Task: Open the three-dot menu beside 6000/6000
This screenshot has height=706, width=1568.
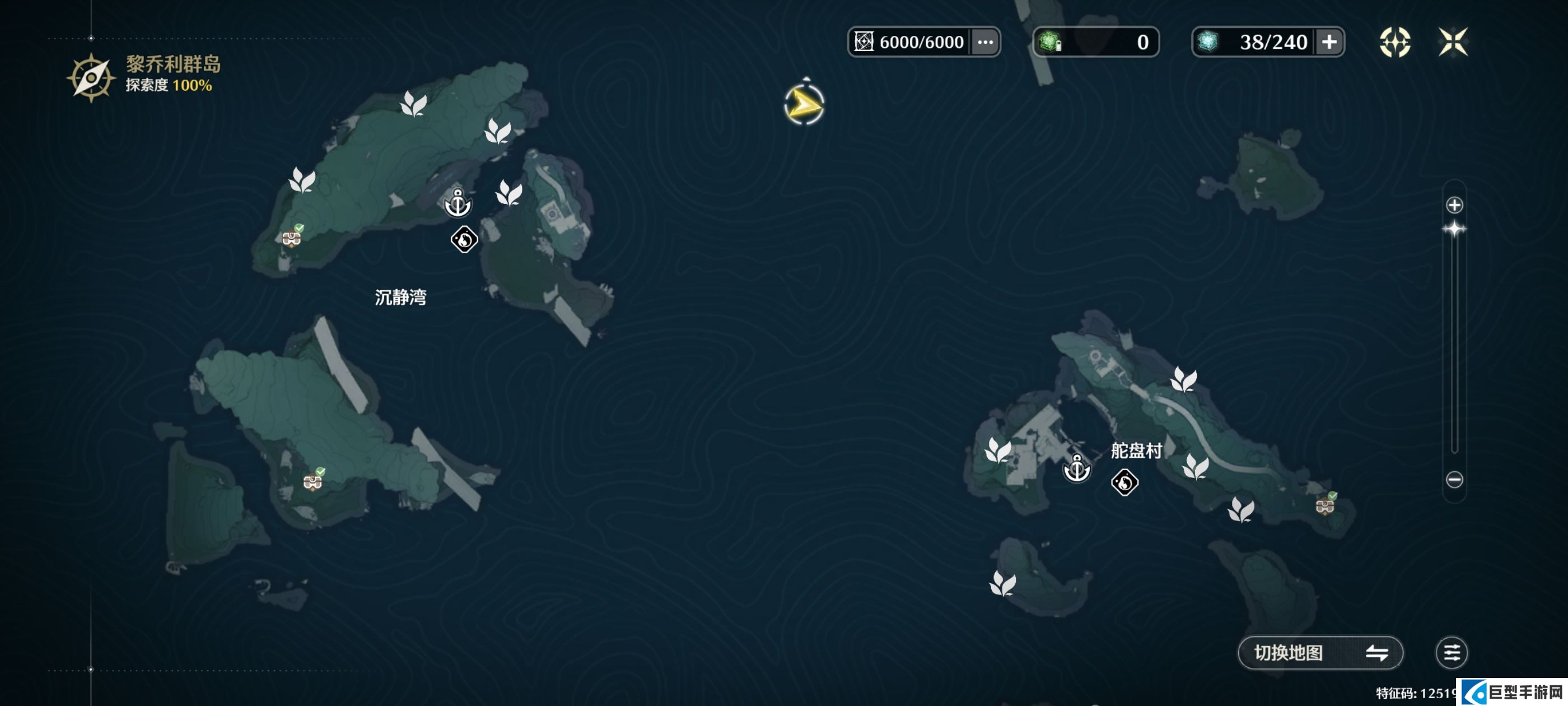Action: pos(985,42)
